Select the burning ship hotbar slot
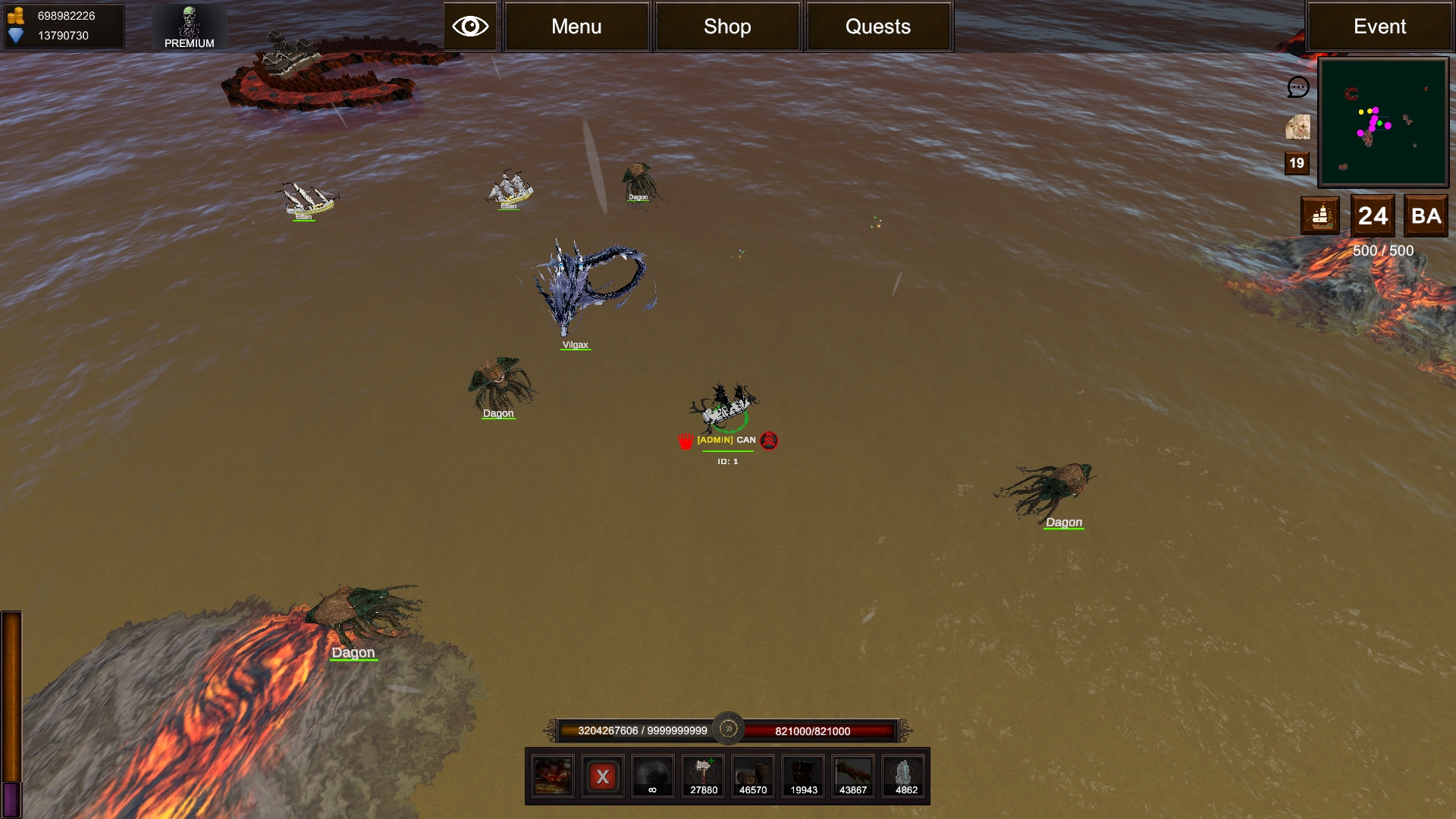The width and height of the screenshot is (1456, 819). [552, 776]
